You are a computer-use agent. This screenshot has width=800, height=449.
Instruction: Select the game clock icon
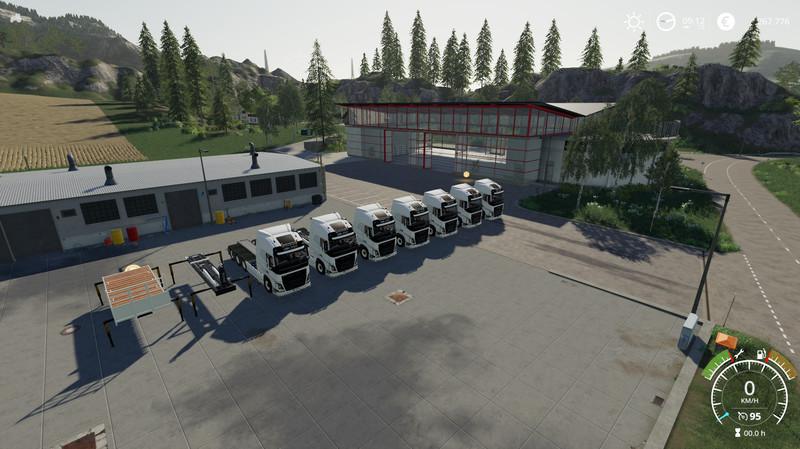coord(666,21)
